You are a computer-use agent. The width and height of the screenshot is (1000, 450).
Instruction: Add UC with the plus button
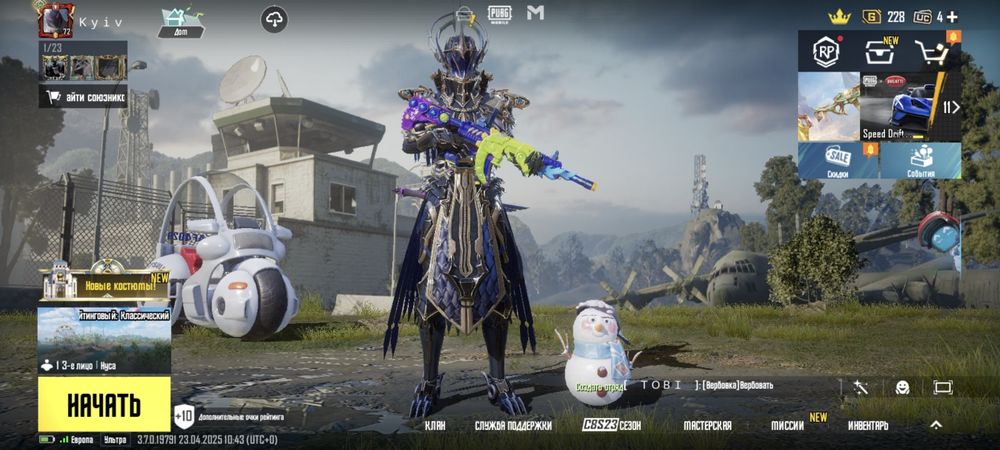[x=952, y=16]
